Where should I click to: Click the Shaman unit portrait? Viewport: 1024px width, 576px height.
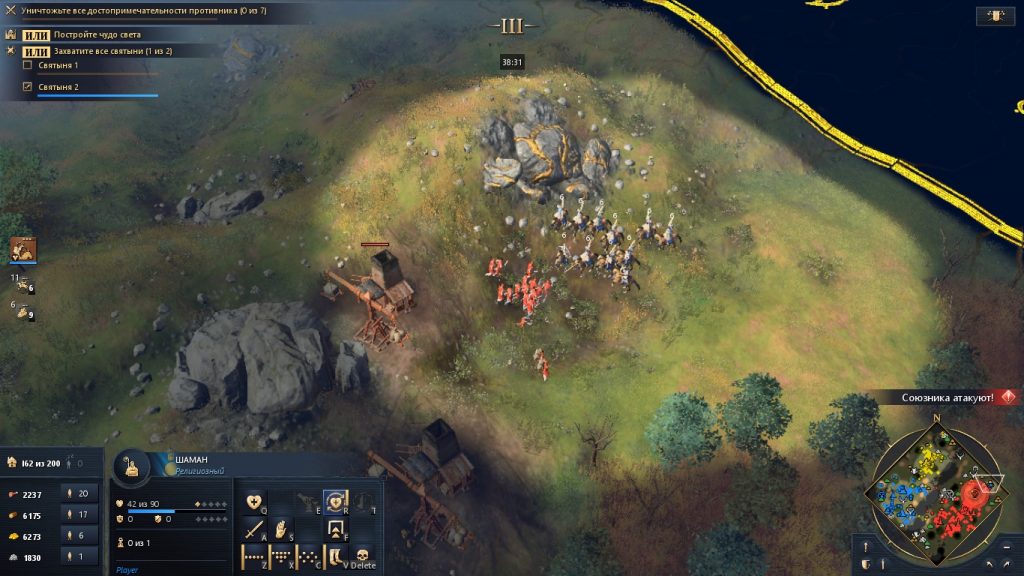[x=130, y=466]
